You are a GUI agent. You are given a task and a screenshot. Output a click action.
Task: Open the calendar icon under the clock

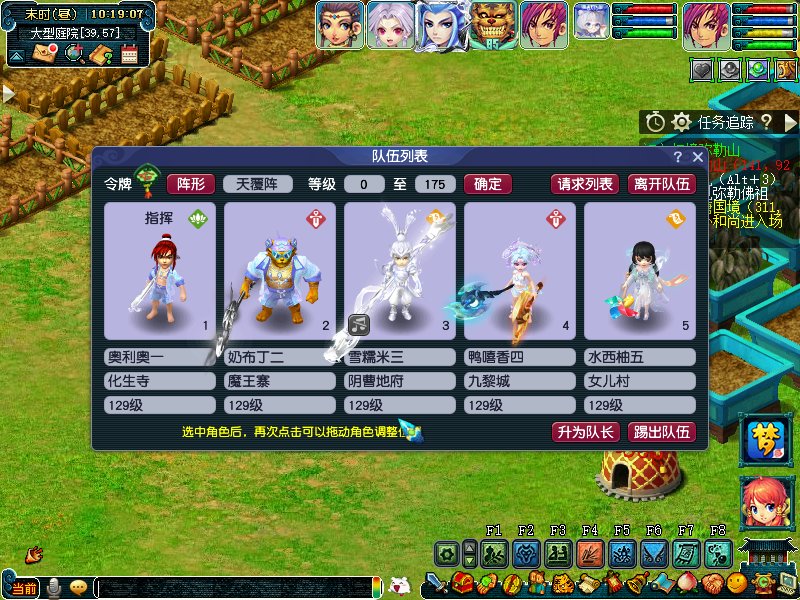pos(129,54)
